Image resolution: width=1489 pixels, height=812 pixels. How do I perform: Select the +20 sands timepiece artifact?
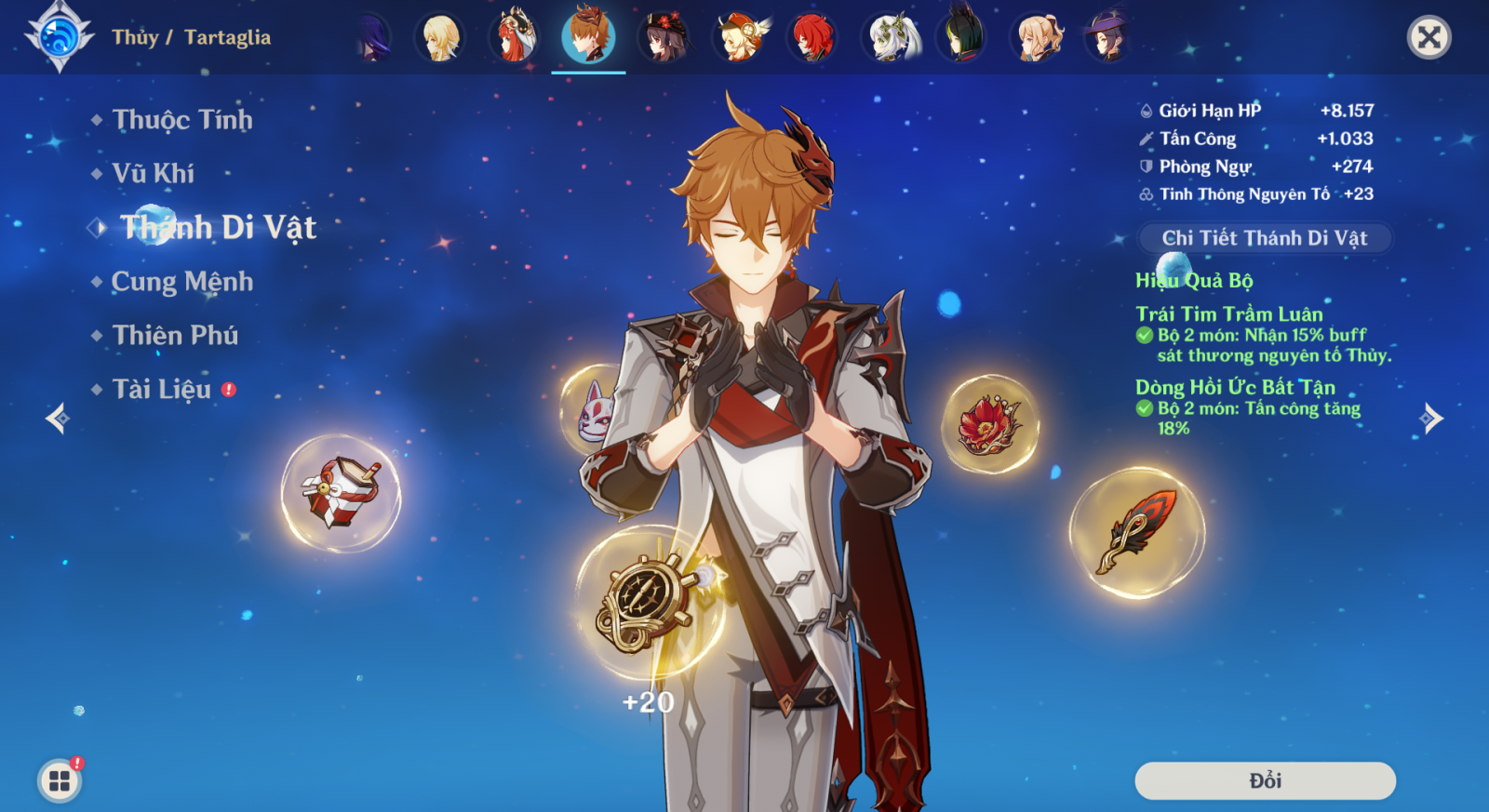tap(650, 600)
